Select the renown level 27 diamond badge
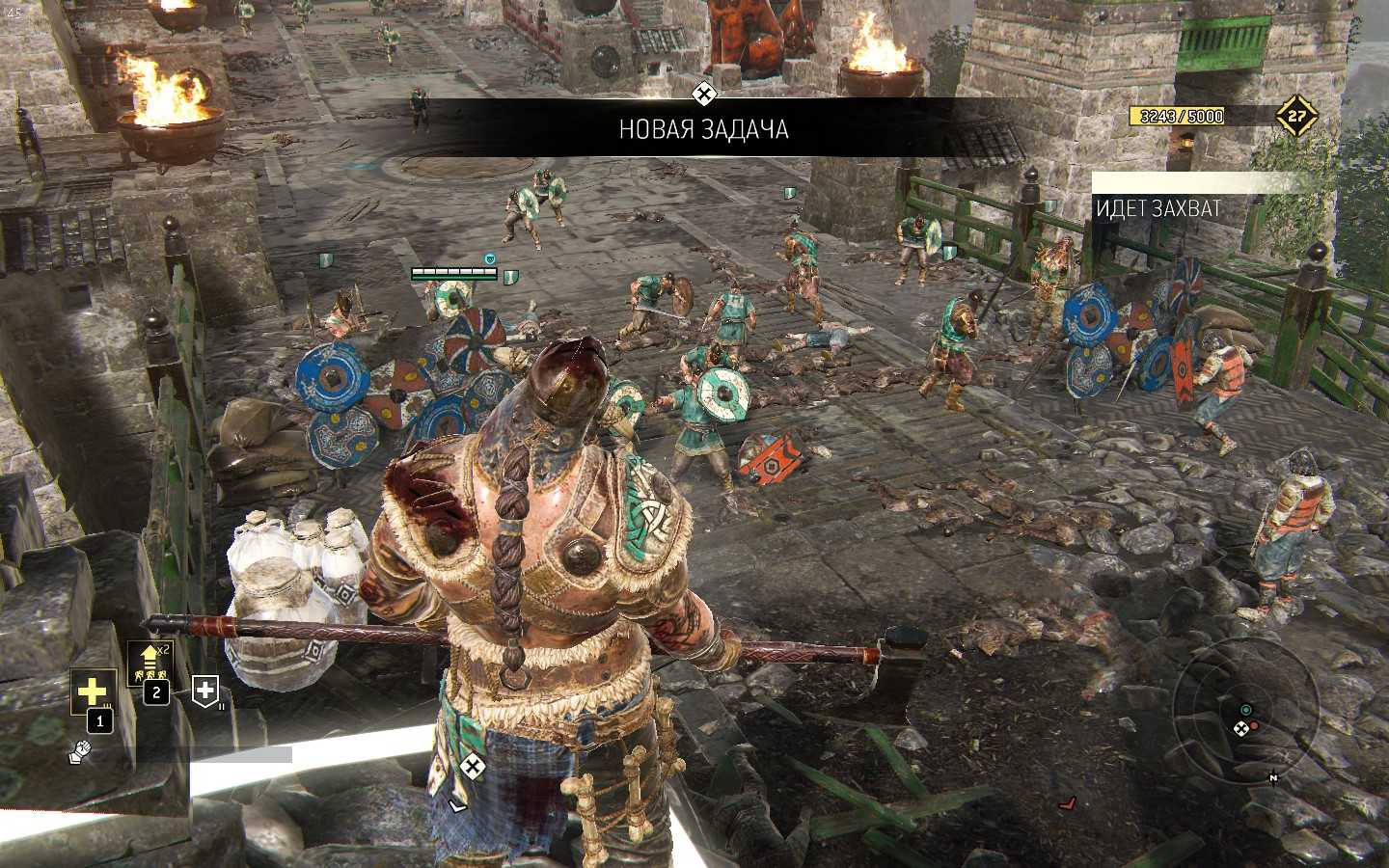This screenshot has width=1389, height=868. [x=1296, y=117]
